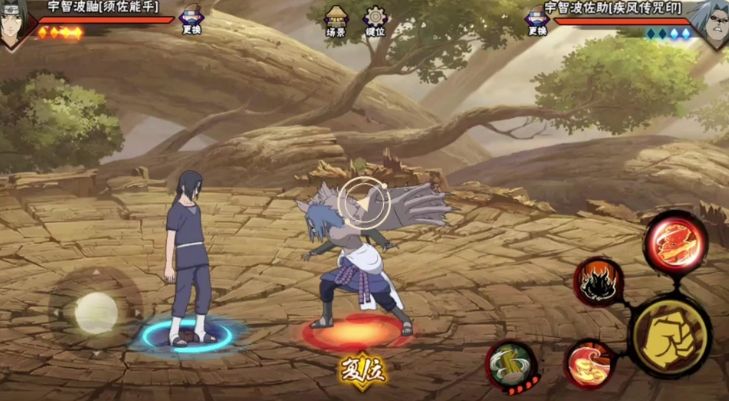Trigger the orange fireball skill icon
Image resolution: width=729 pixels, height=401 pixels.
pyautogui.click(x=590, y=363)
